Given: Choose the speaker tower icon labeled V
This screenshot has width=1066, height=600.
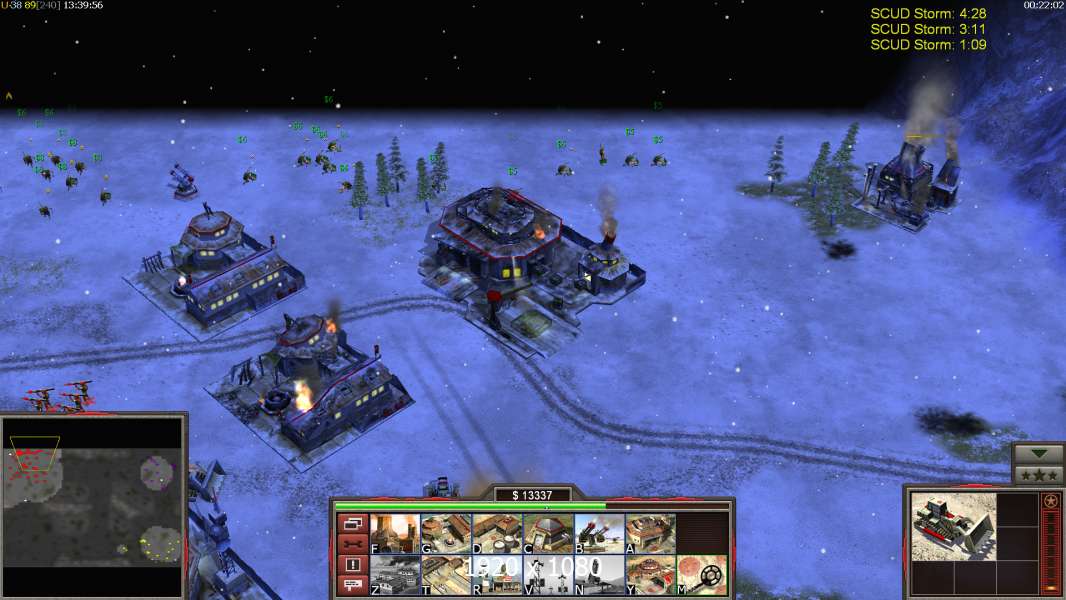Looking at the screenshot, I should [548, 575].
